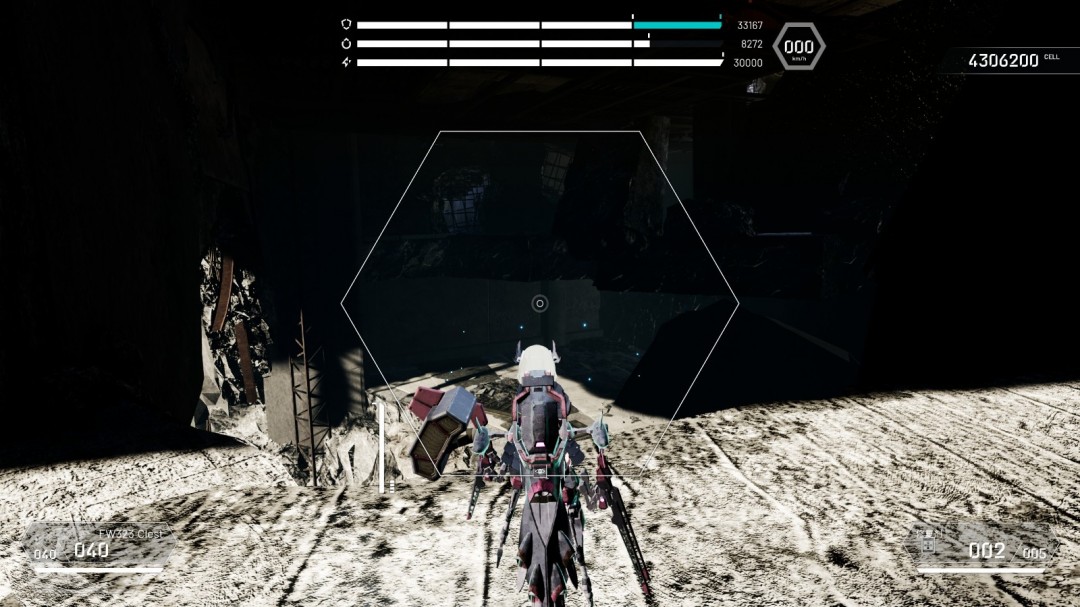Select the FW323 Clost weapon panel
Image resolution: width=1080 pixels, height=607 pixels.
[98, 544]
